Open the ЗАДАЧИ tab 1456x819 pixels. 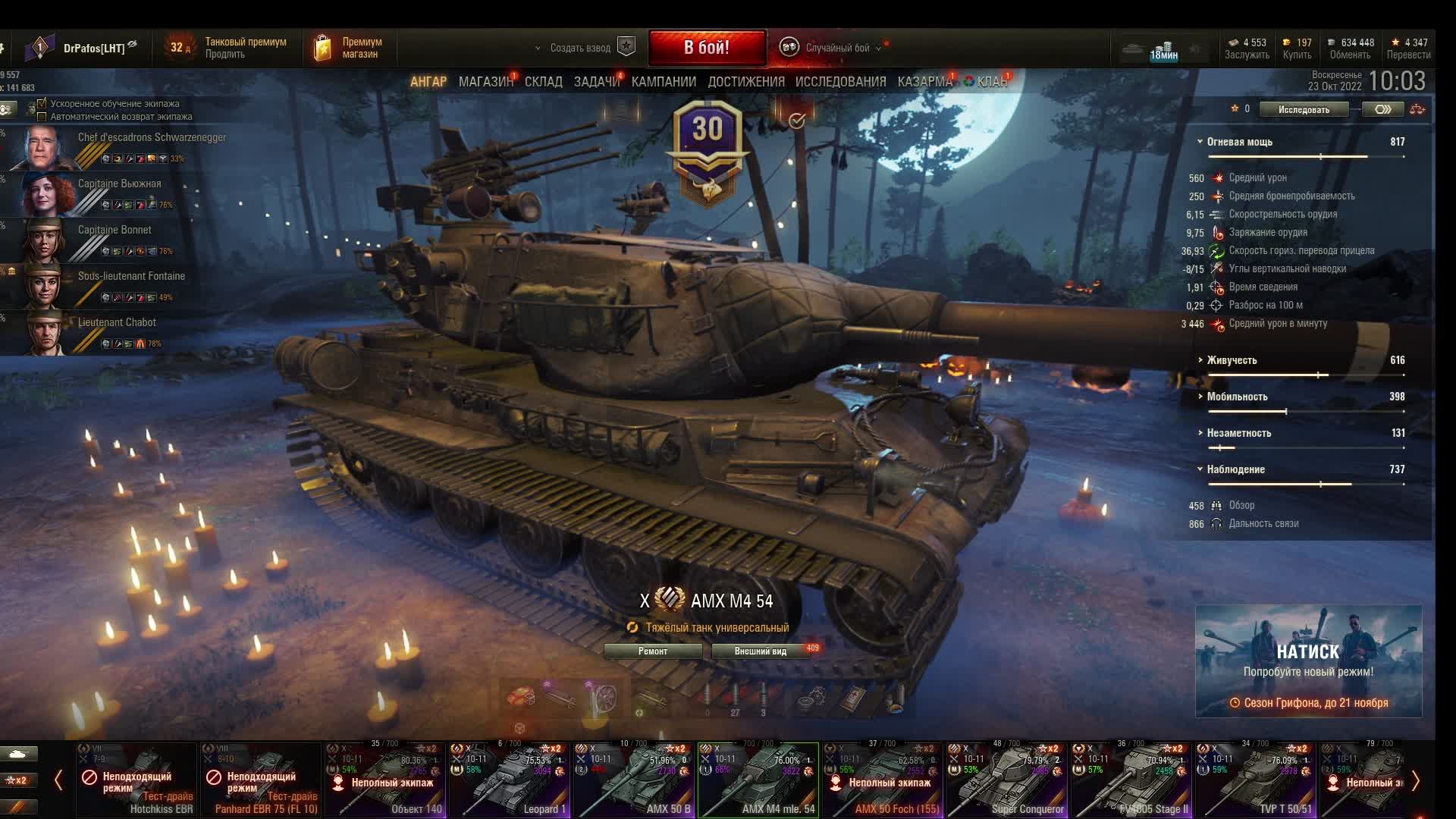coord(596,82)
